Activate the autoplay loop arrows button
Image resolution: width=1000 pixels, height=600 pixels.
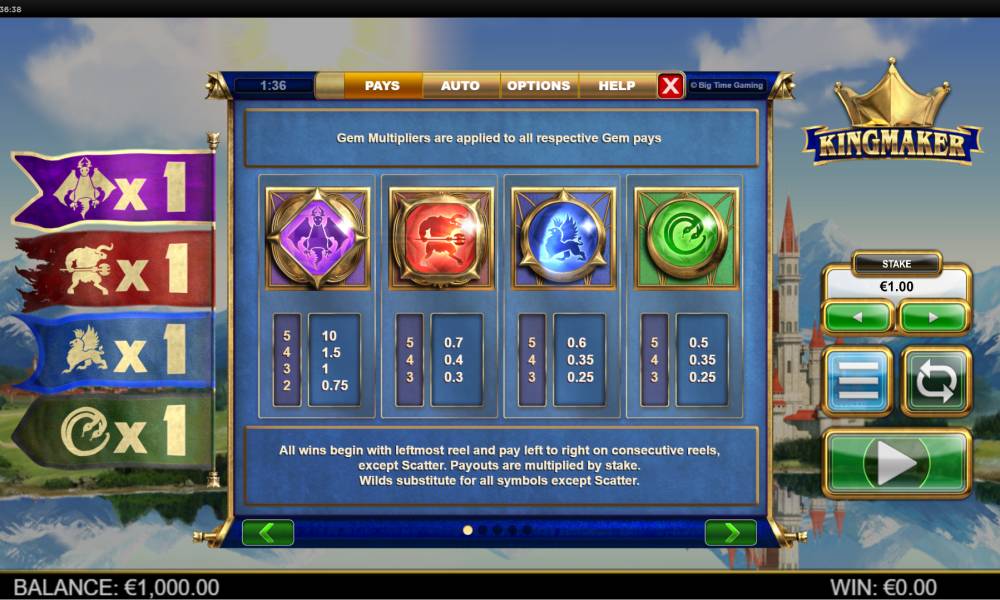click(936, 381)
